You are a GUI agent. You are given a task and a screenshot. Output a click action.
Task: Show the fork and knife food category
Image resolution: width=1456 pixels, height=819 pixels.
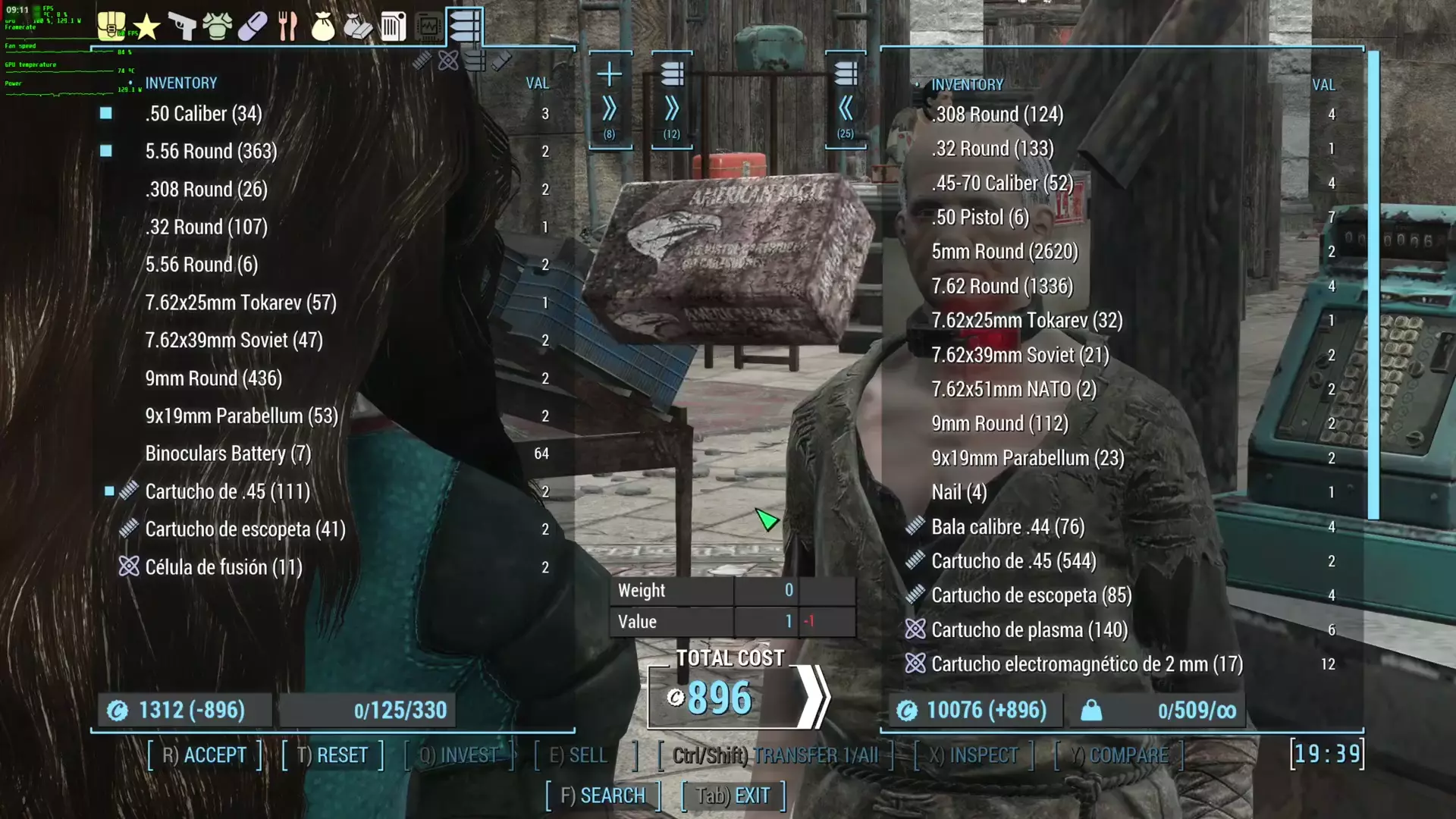pos(287,27)
